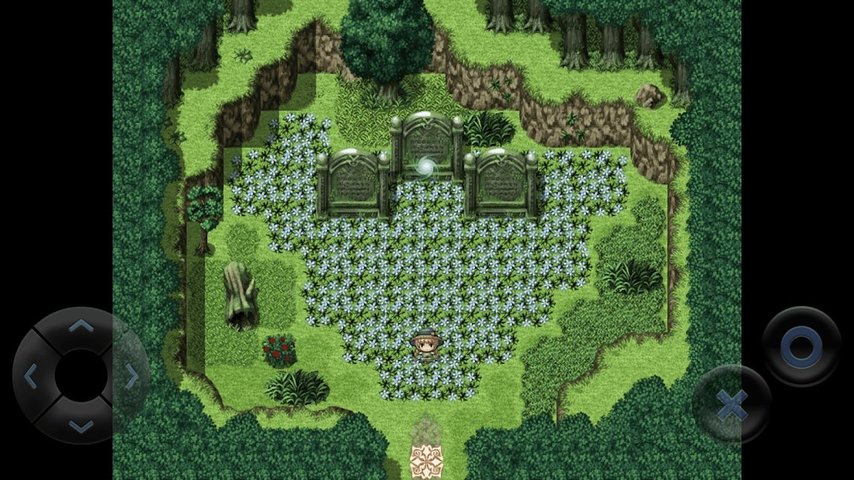The width and height of the screenshot is (854, 480).
Task: Tap the X cancel button
Action: (x=732, y=404)
